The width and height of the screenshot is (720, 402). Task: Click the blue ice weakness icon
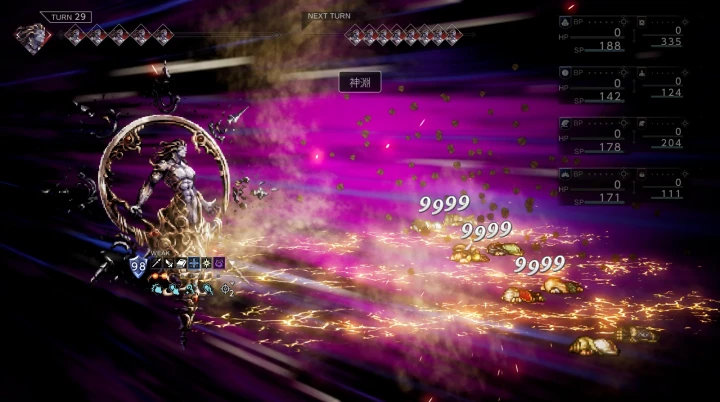[194, 263]
